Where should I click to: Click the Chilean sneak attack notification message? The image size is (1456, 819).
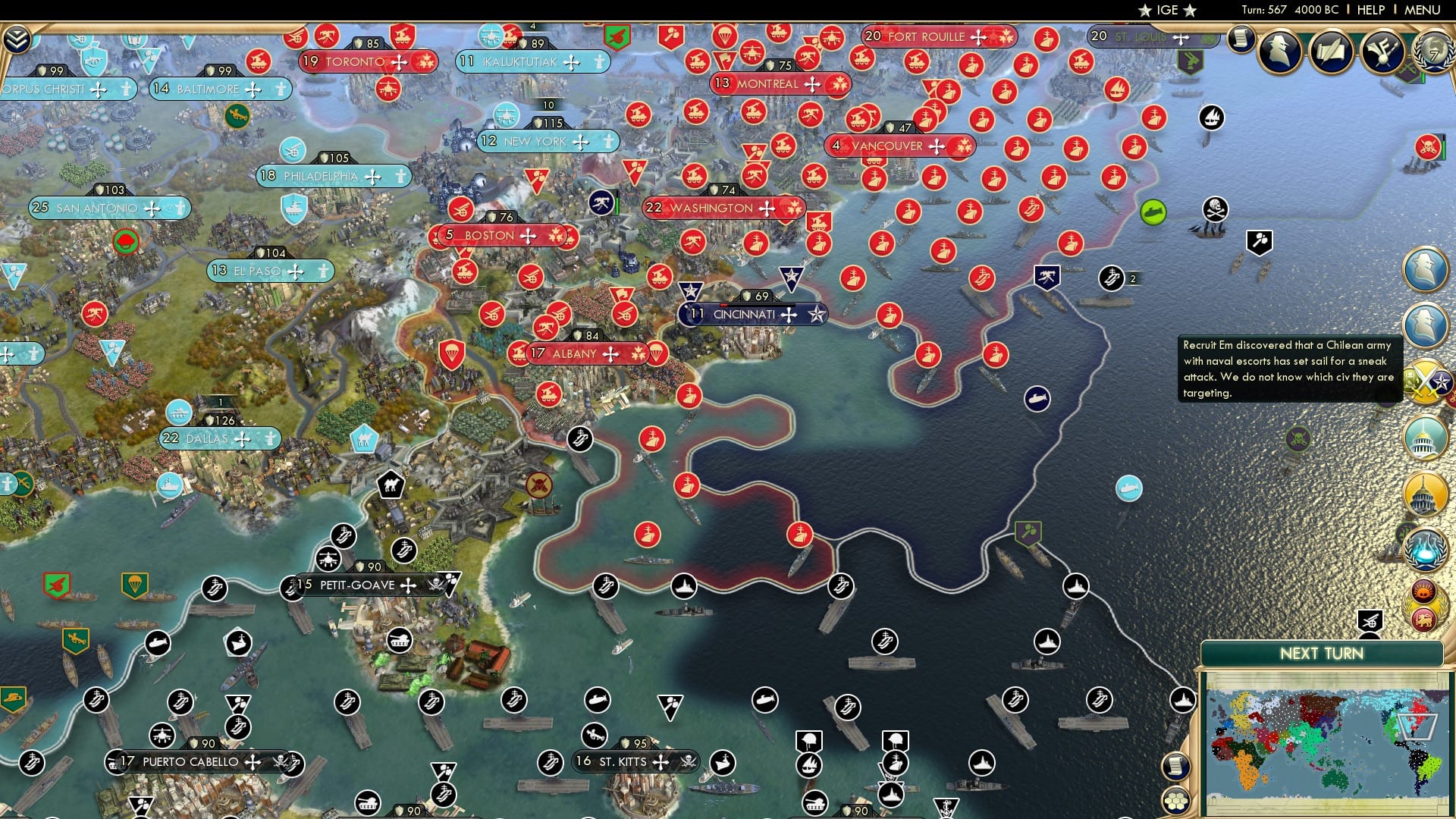(x=1289, y=369)
